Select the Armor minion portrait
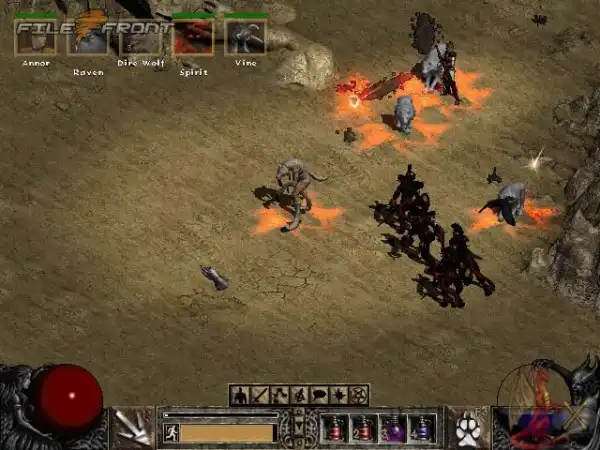Image resolution: width=600 pixels, height=450 pixels. (x=35, y=37)
